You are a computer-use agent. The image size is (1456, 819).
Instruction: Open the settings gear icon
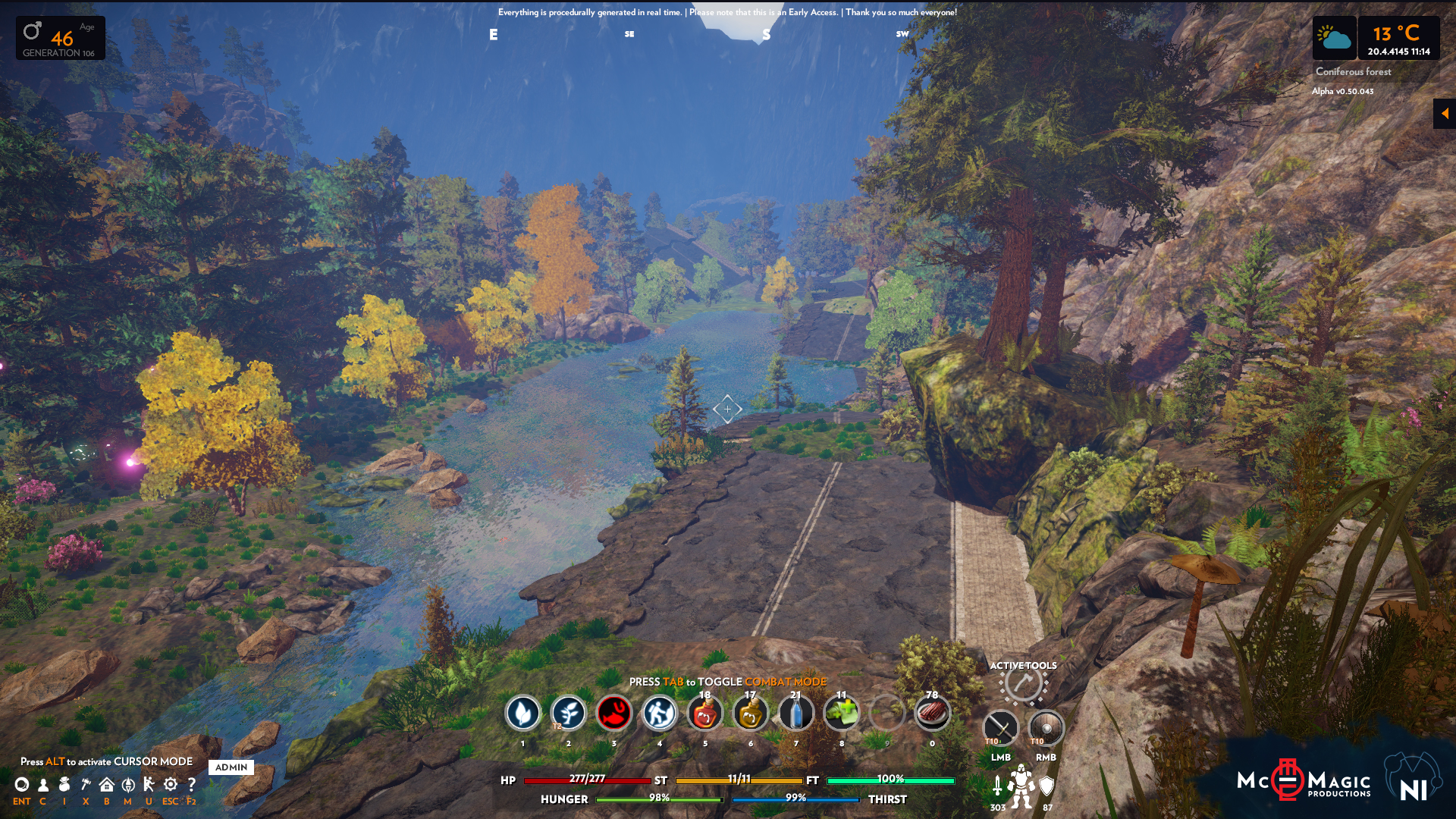(x=171, y=785)
